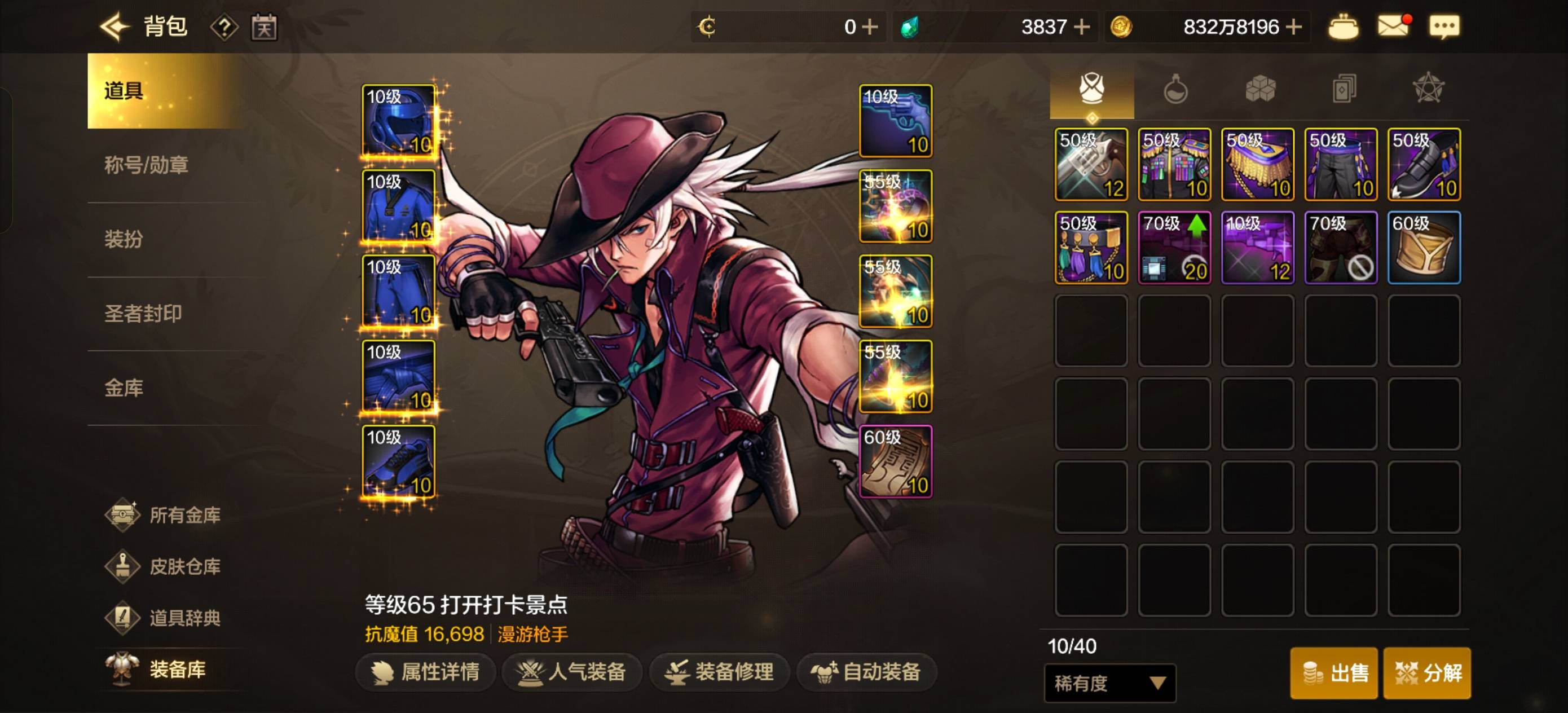Open the 称号/勋章 menu
This screenshot has width=1568, height=713.
point(146,165)
